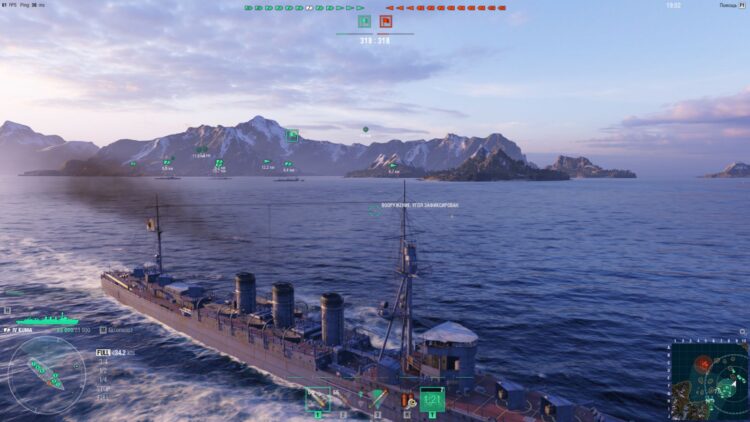Open the minimap in the corner

click(709, 382)
